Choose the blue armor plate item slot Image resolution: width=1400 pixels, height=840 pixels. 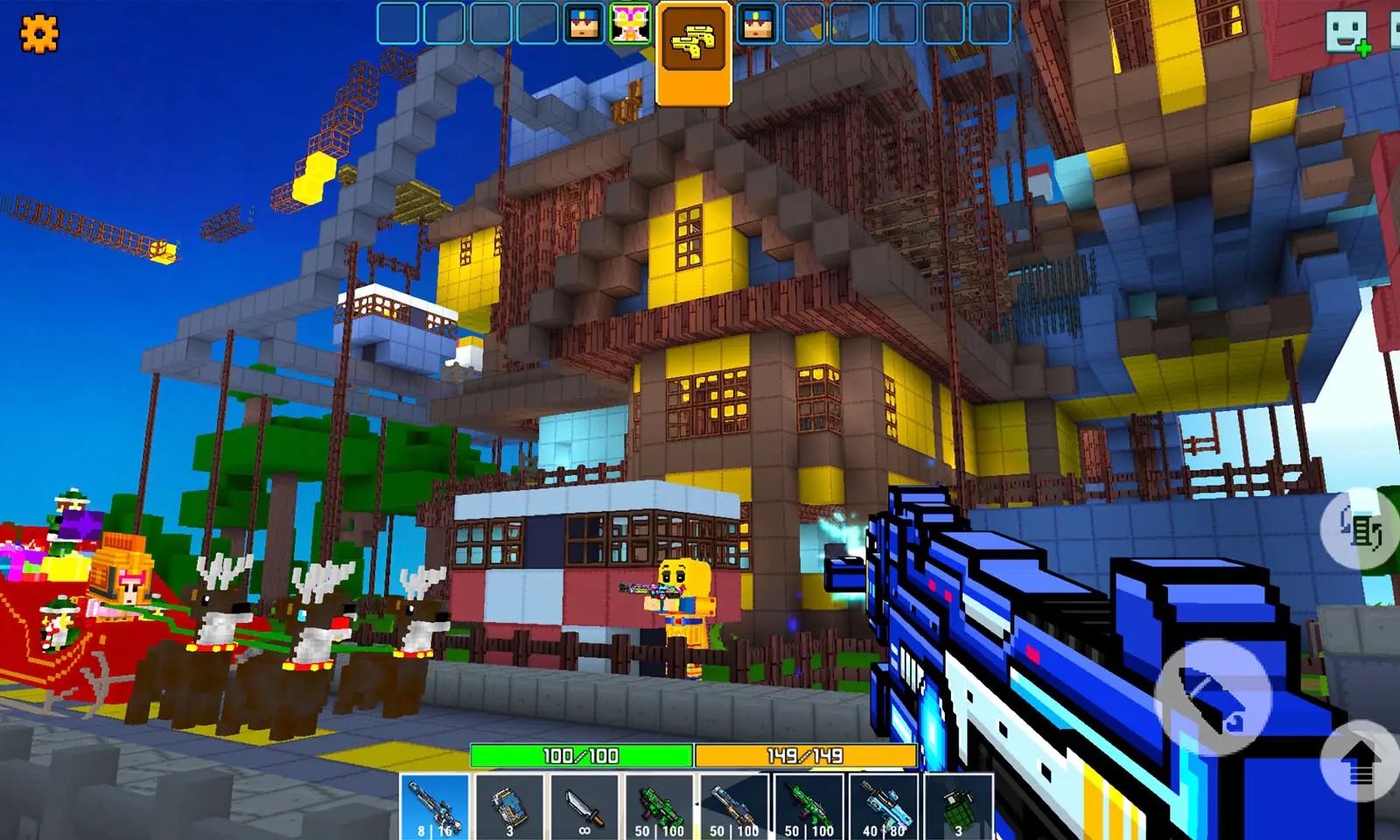pyautogui.click(x=509, y=807)
